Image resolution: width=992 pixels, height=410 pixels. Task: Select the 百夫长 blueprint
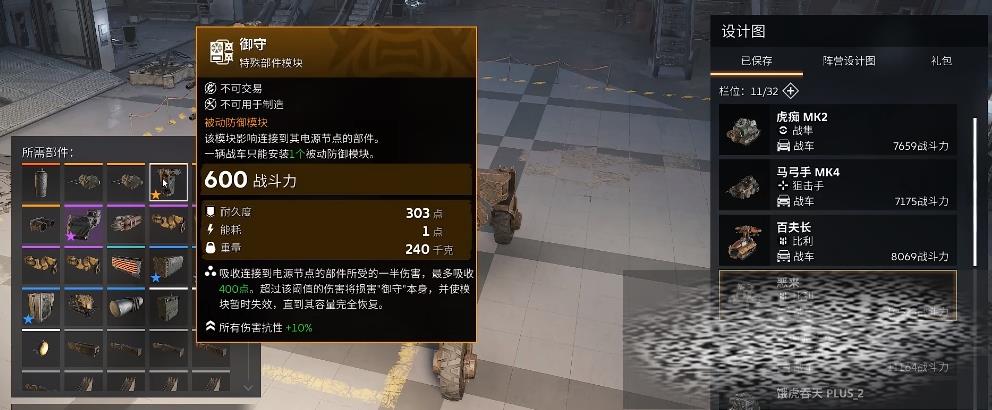838,241
